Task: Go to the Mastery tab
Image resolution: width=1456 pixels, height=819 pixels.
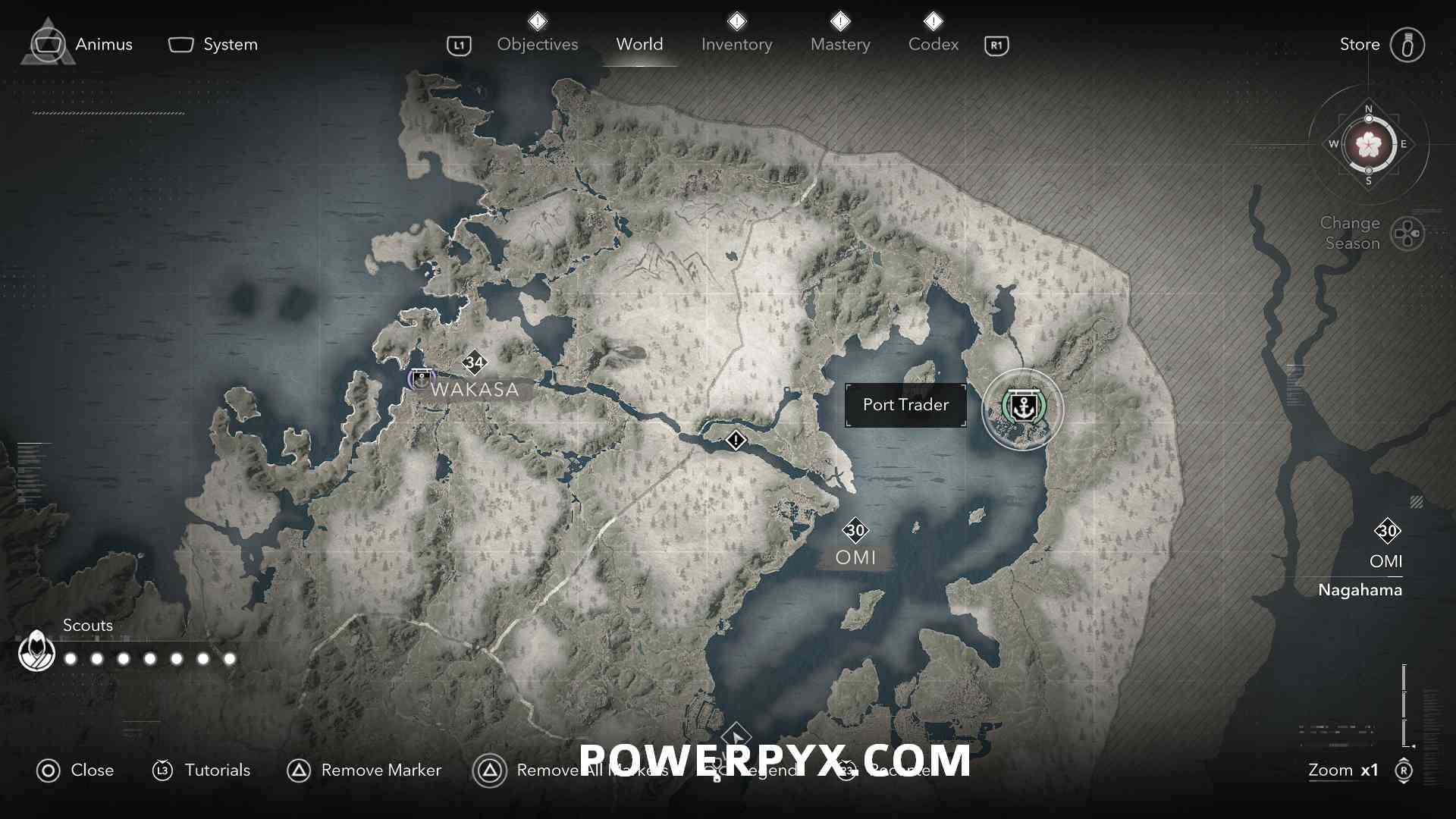Action: [x=840, y=44]
